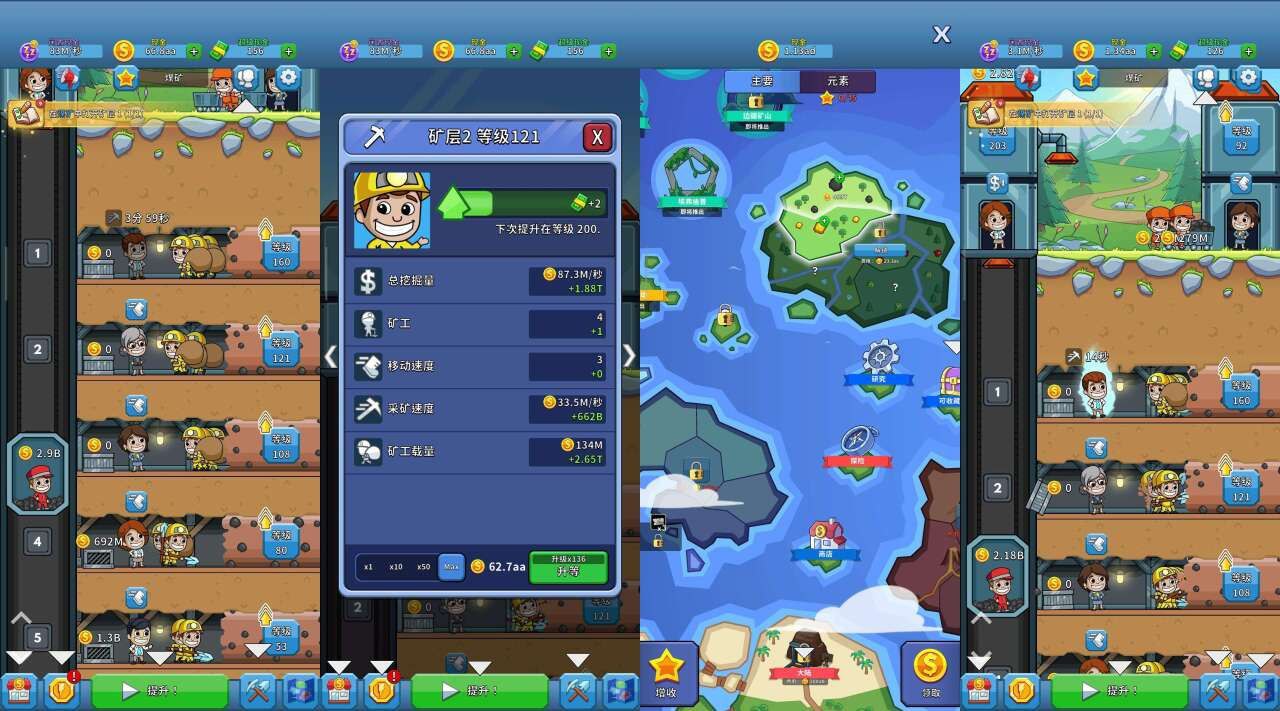The width and height of the screenshot is (1280, 711).
Task: Open the 等级 92 warehouse upgrade
Action: (1240, 137)
